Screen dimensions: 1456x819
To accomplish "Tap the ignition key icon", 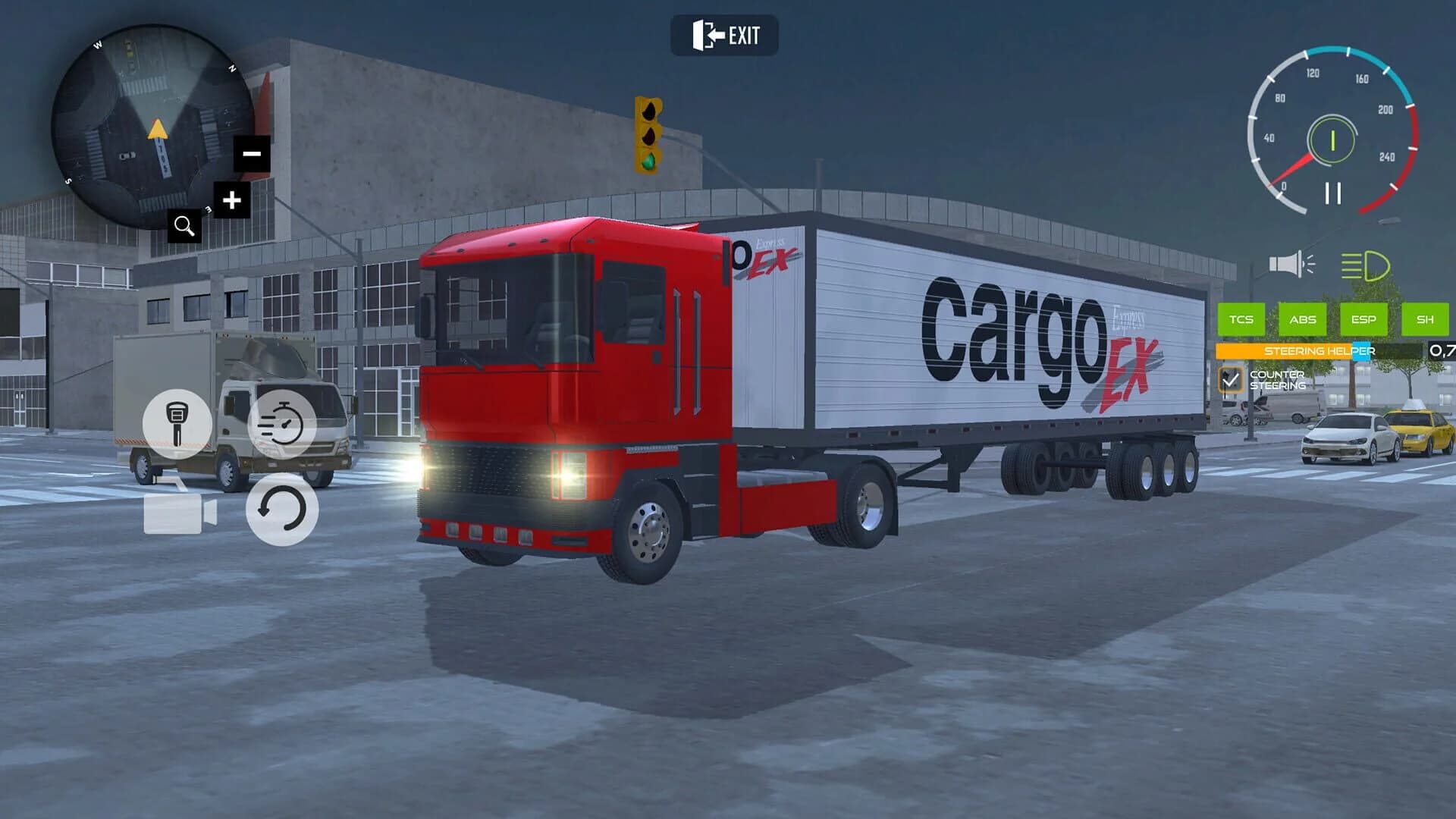I will point(179,423).
